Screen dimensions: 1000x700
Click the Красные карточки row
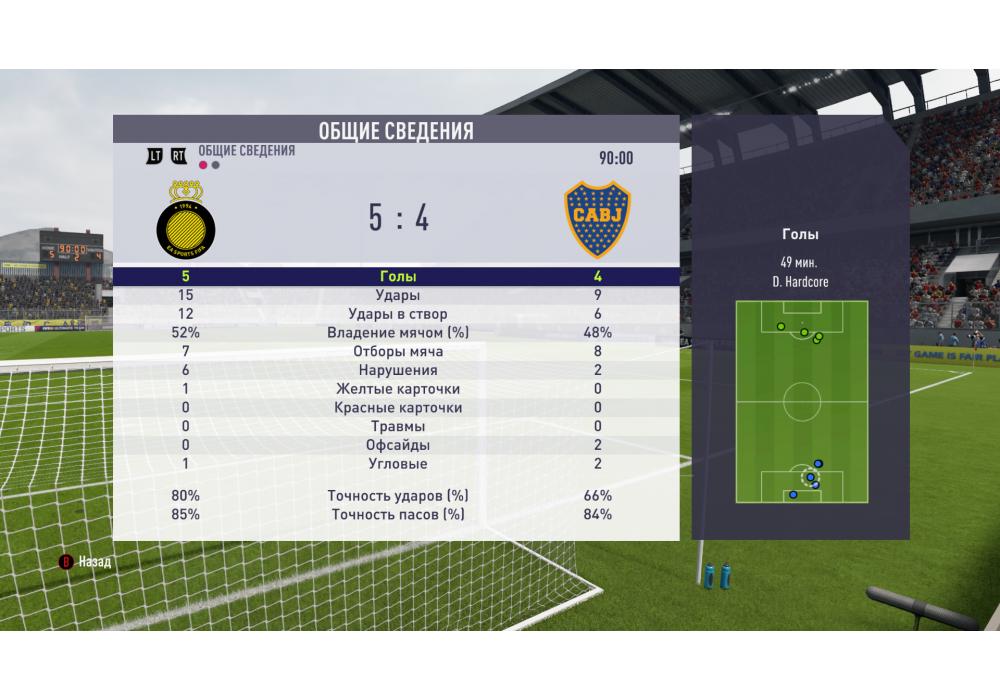(396, 408)
